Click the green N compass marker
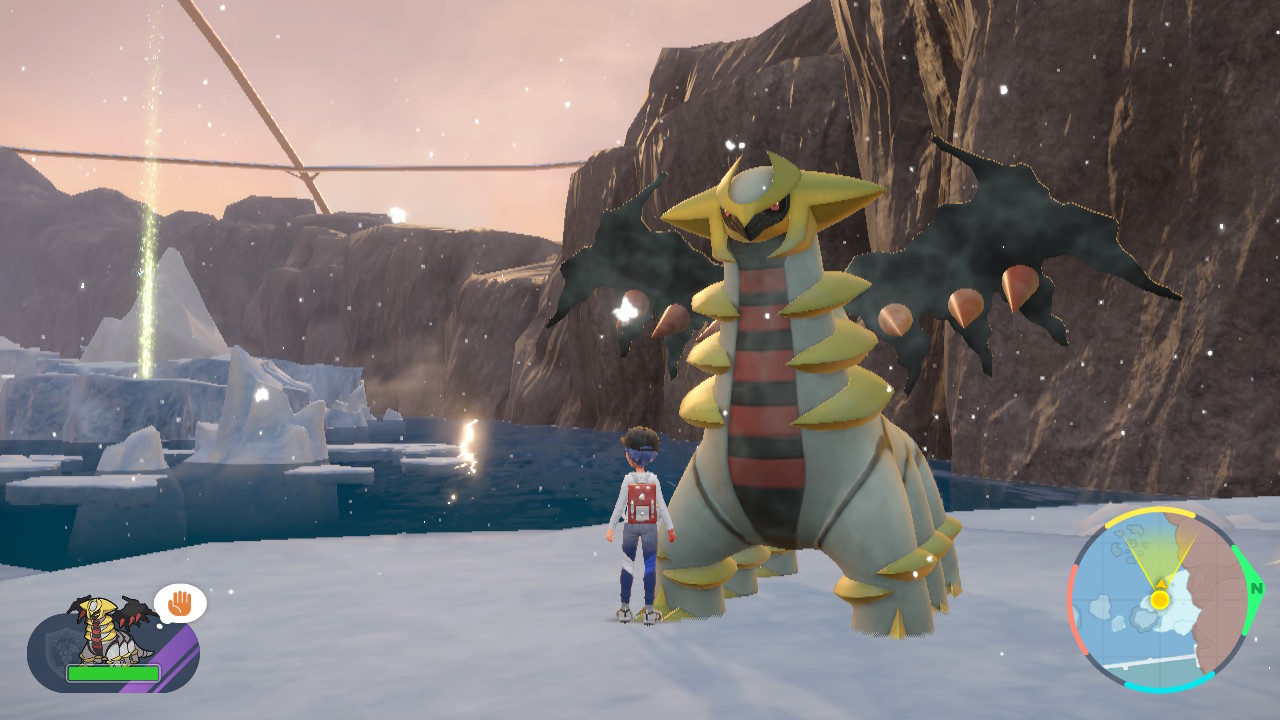 click(1255, 589)
